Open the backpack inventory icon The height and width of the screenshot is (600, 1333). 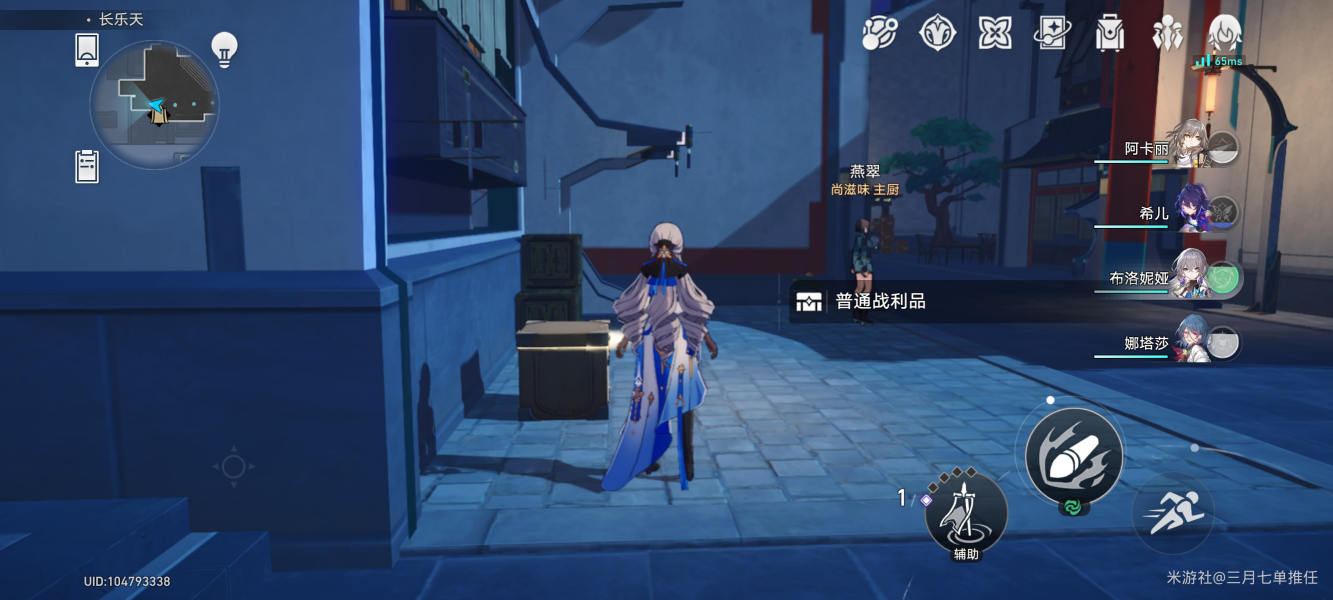1109,33
